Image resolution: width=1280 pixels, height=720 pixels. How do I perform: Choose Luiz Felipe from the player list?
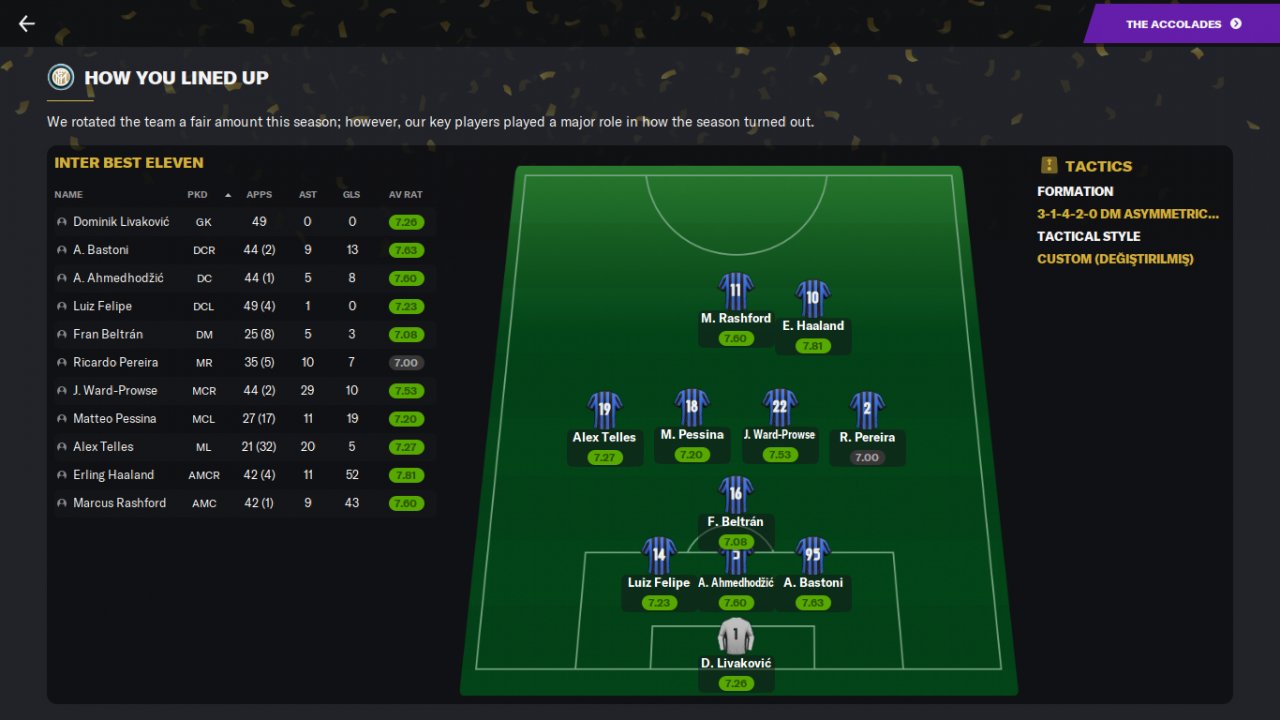click(102, 306)
